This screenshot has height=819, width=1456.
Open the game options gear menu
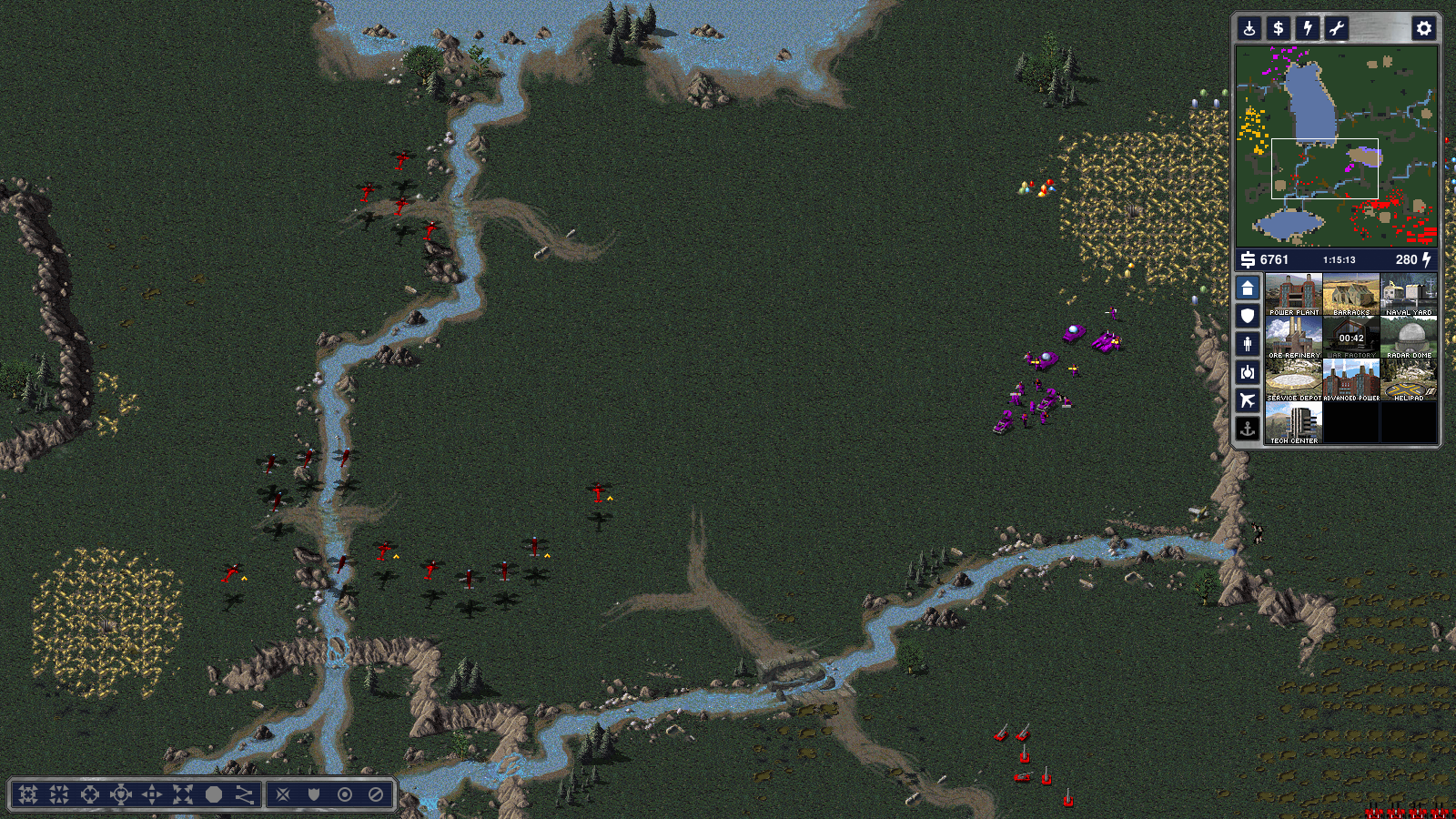tap(1423, 28)
